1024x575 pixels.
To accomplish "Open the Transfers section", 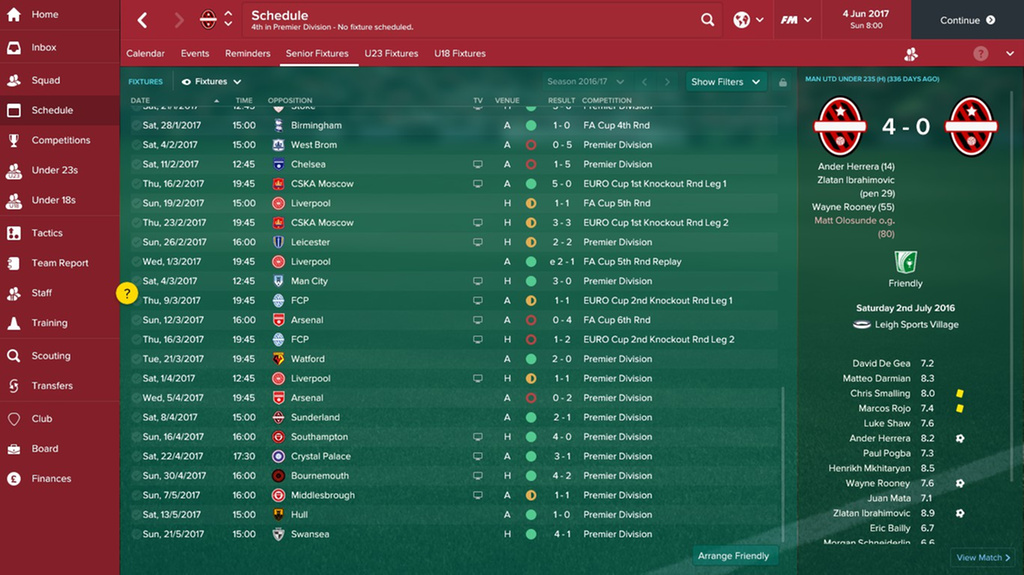I will pos(52,386).
